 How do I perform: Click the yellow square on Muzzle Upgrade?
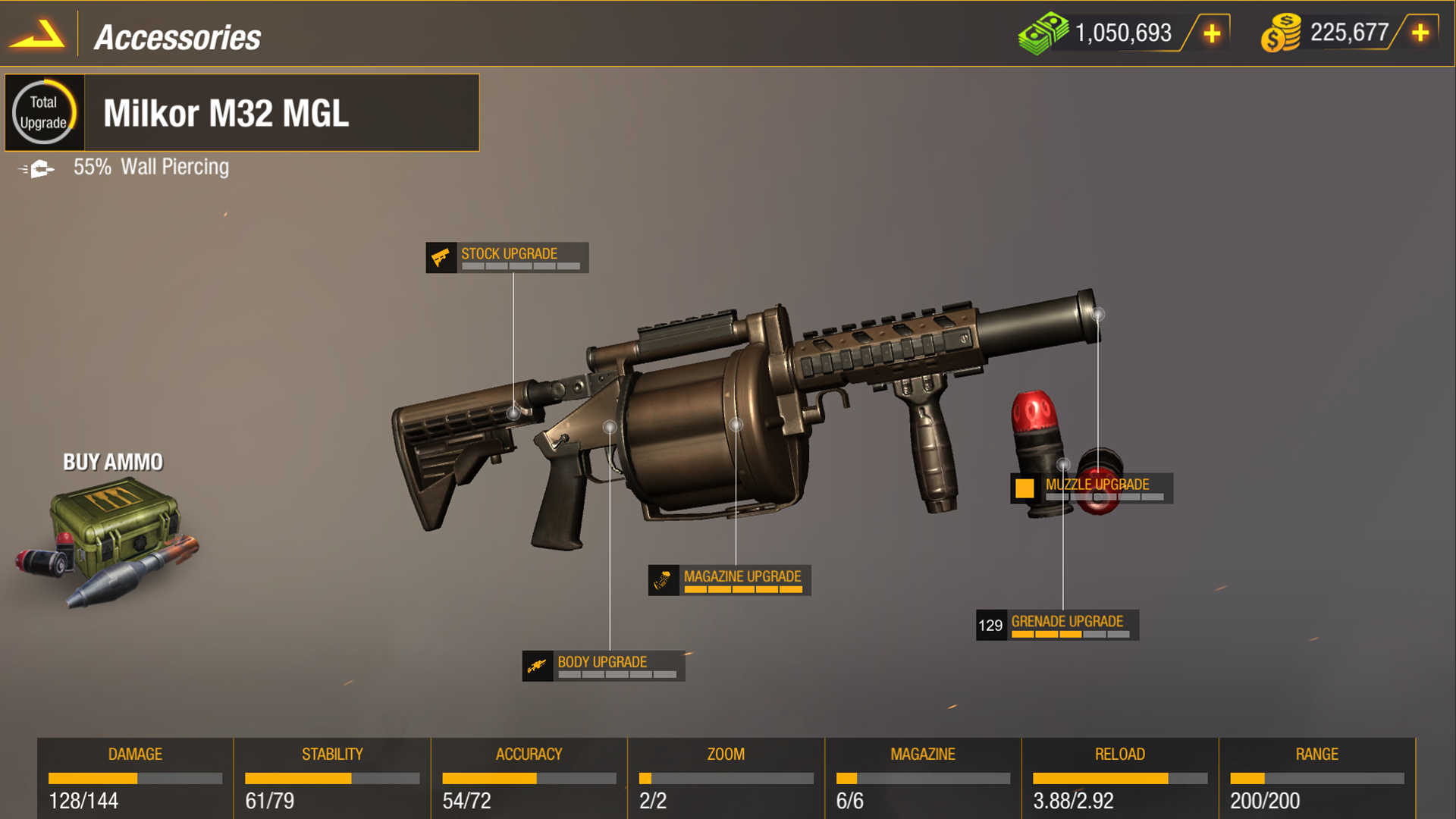[x=1025, y=487]
